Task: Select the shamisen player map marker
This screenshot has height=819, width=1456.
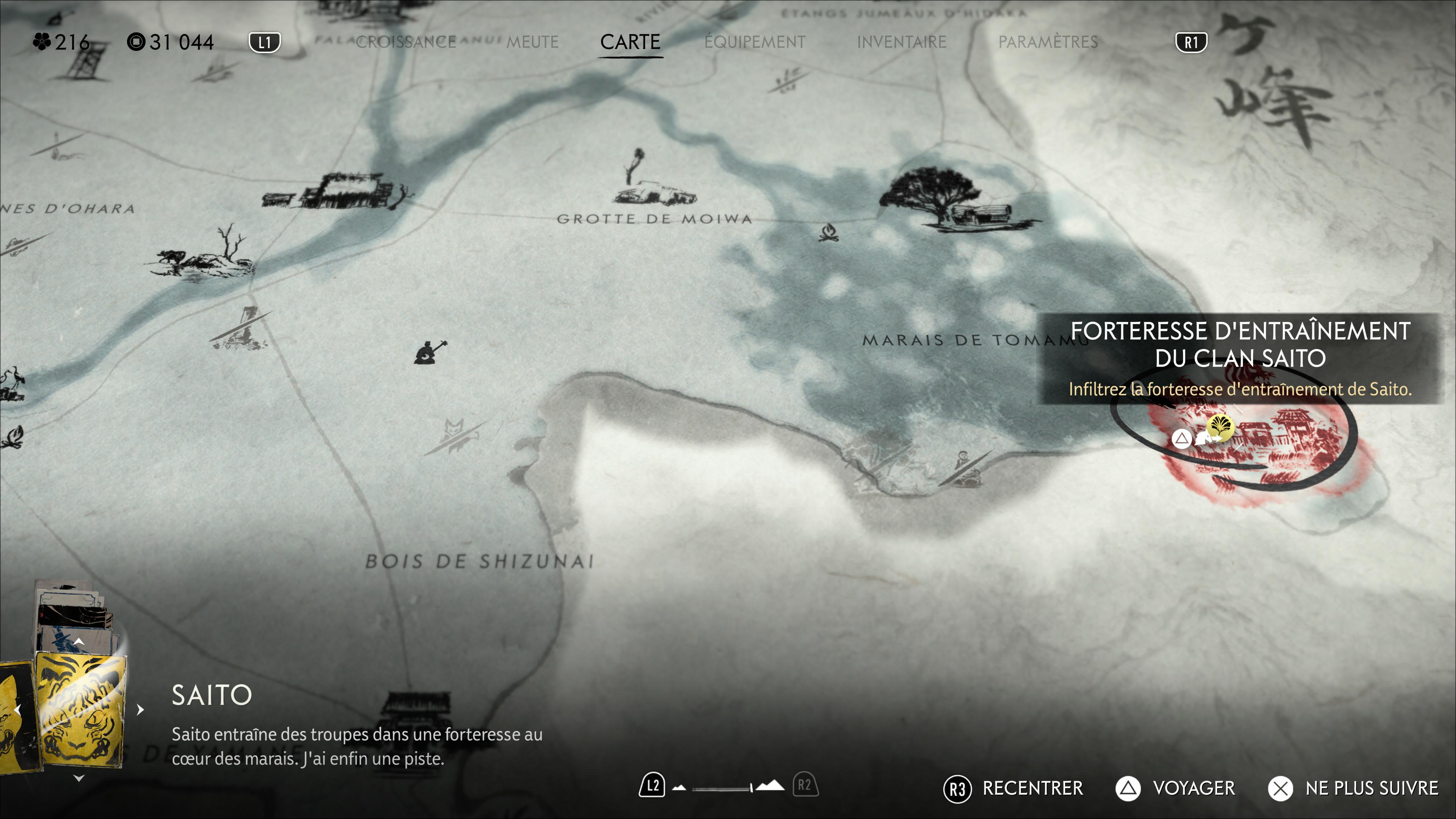Action: 430,353
